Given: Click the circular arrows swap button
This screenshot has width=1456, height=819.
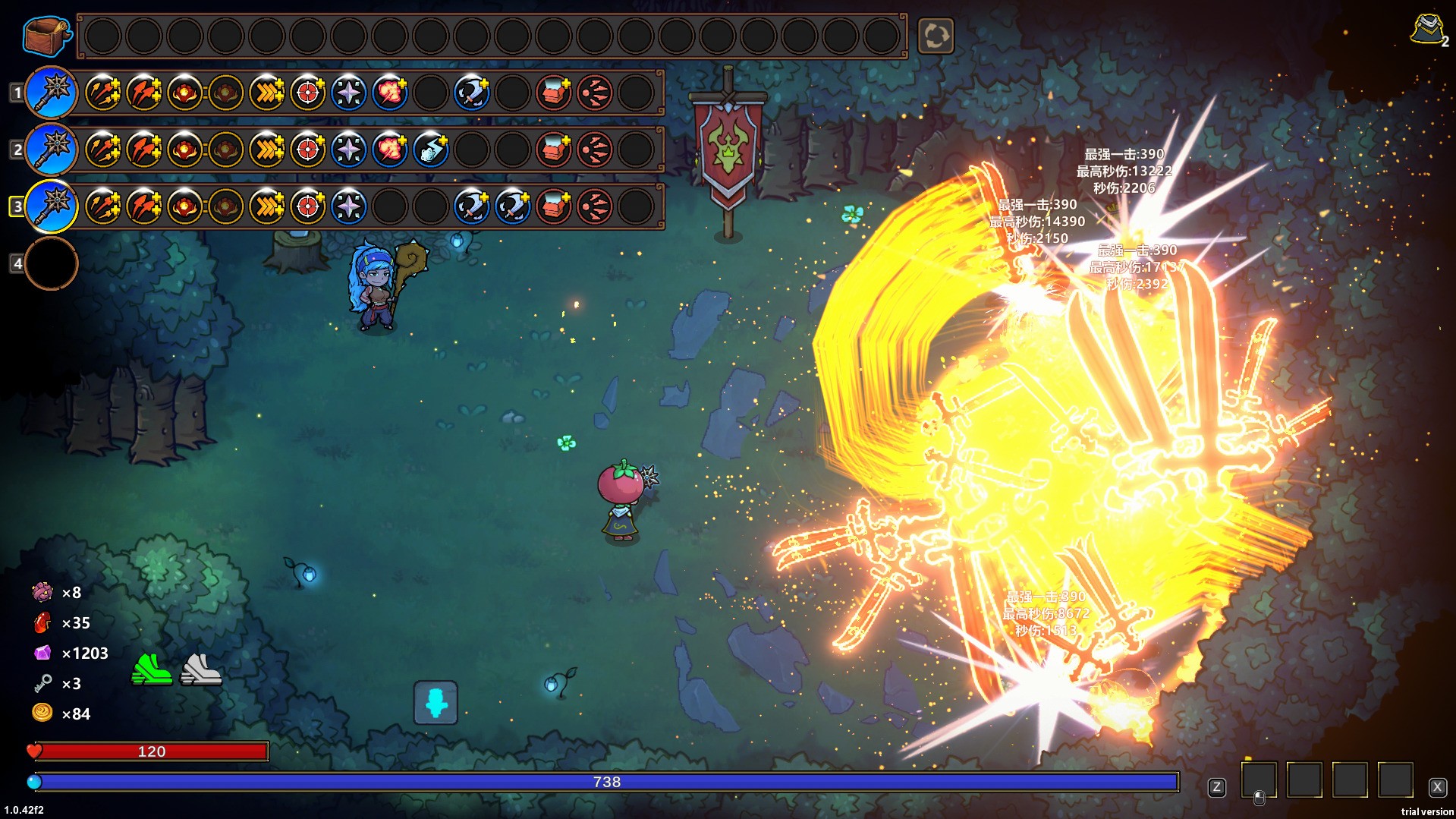Looking at the screenshot, I should (x=936, y=36).
